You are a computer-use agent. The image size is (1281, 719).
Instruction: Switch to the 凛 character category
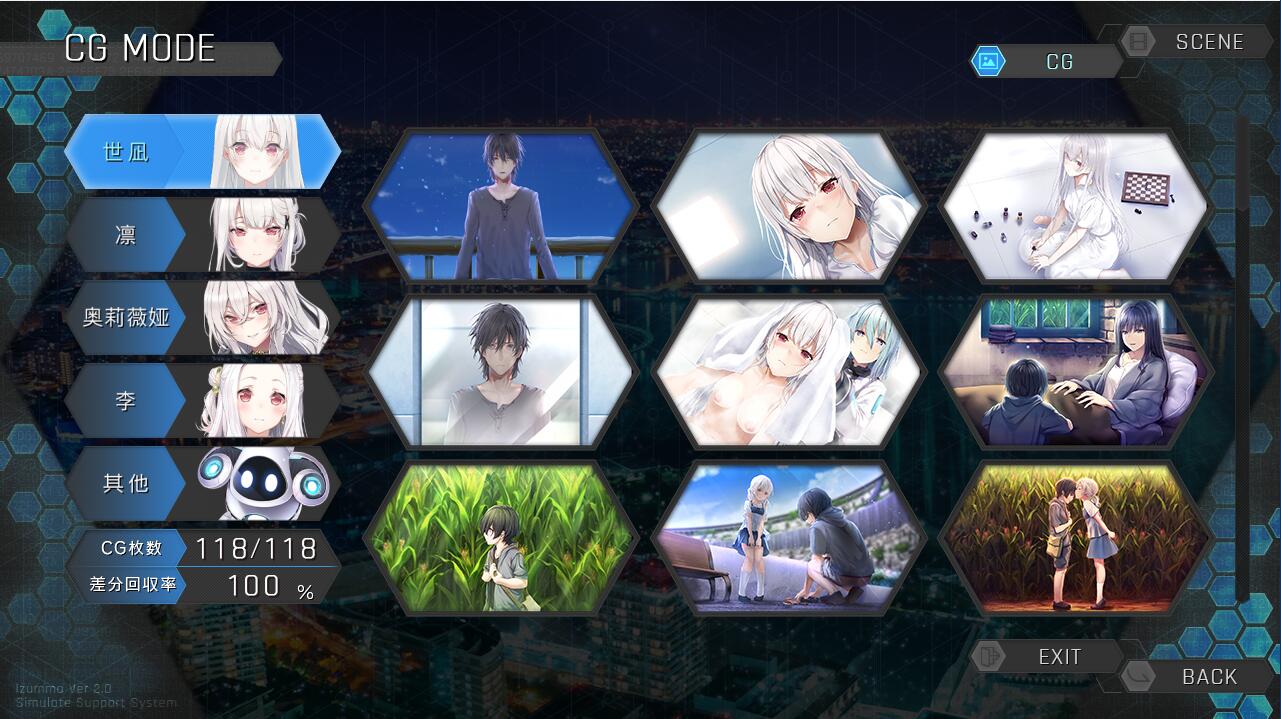coord(200,235)
